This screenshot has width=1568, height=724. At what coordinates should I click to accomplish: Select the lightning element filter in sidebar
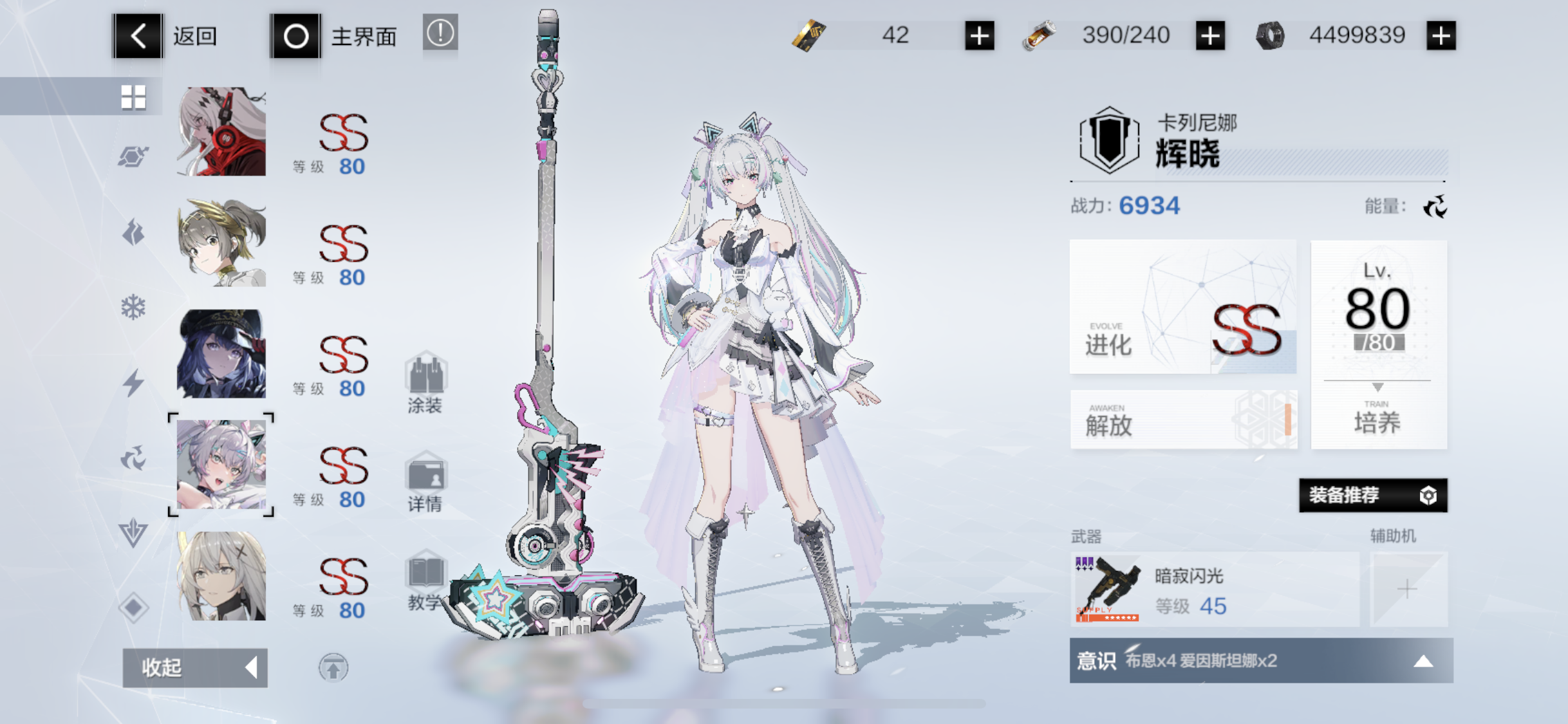click(x=133, y=382)
